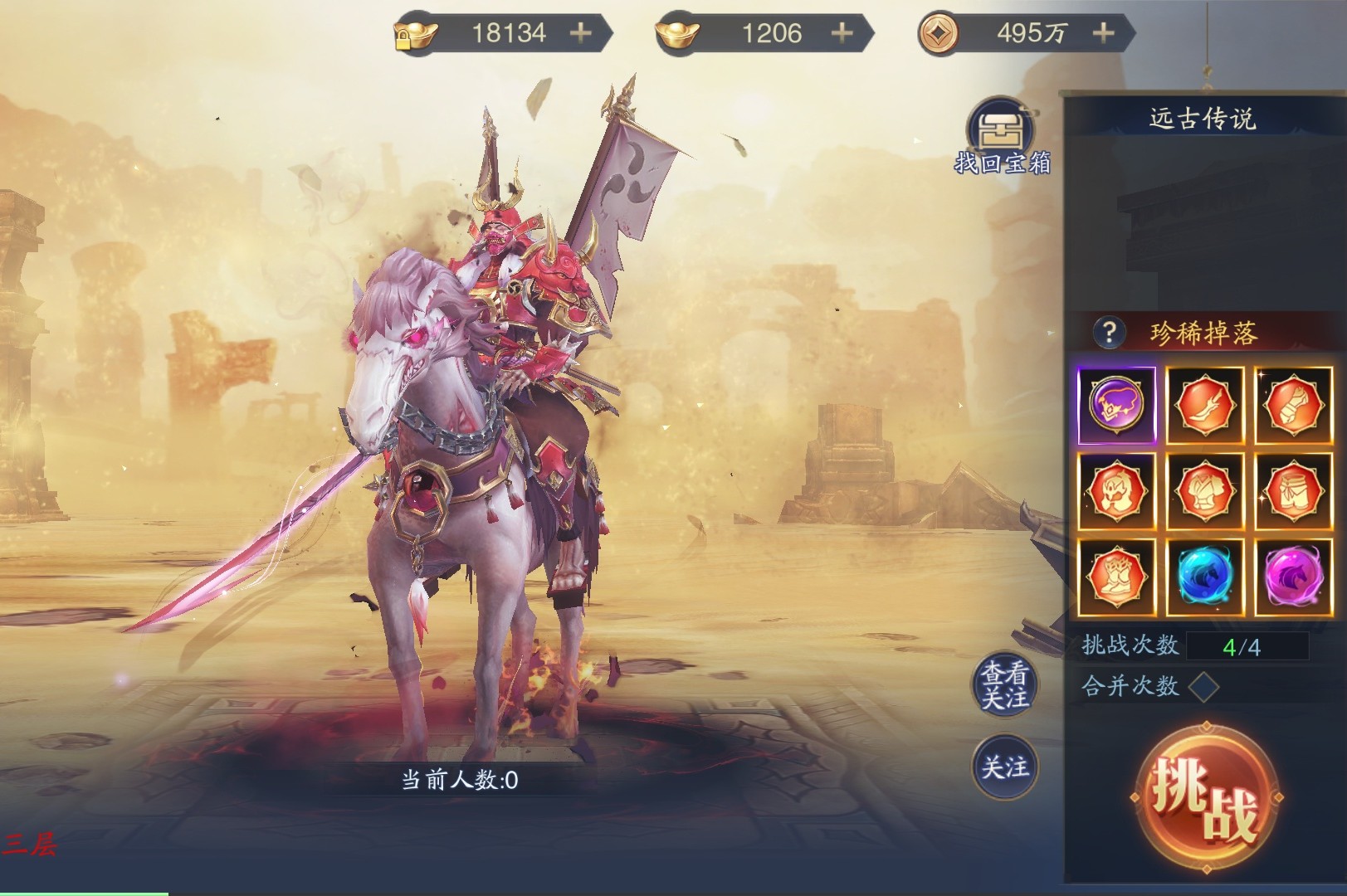Image resolution: width=1347 pixels, height=896 pixels.
Task: Add copper coins next to 495万
Action: [x=1103, y=33]
